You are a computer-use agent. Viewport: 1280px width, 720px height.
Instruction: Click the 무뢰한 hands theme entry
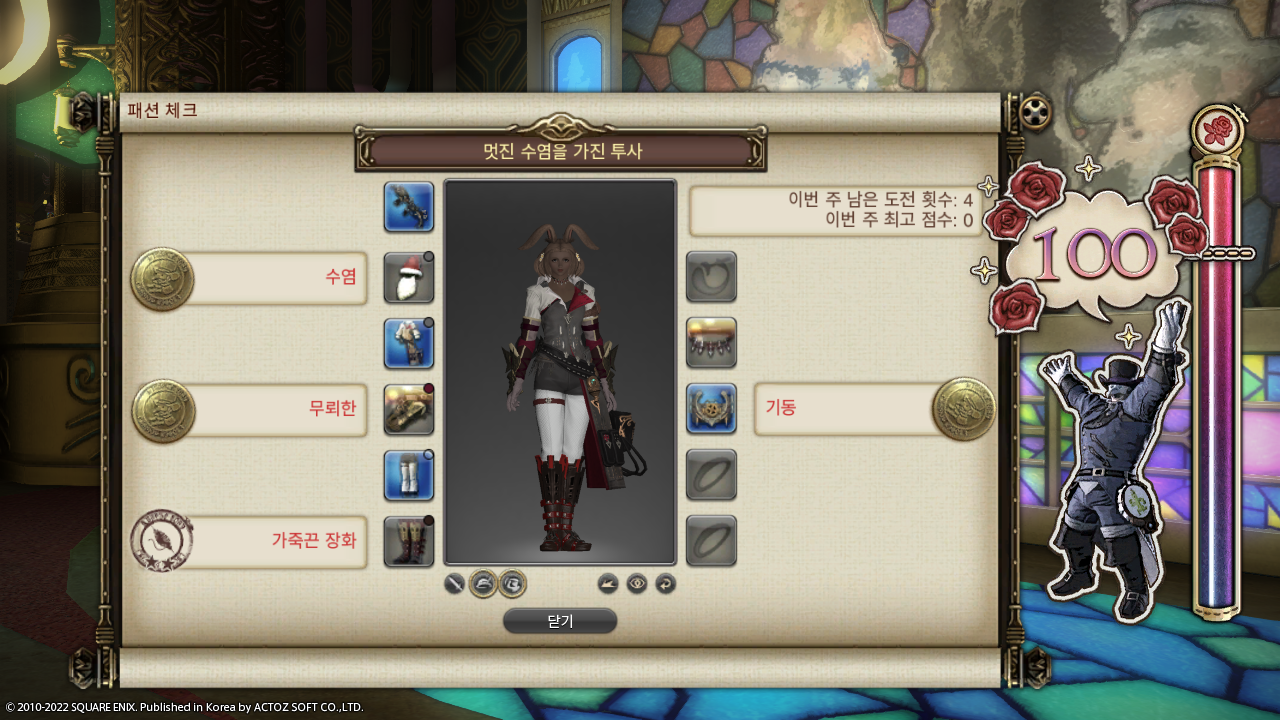click(x=275, y=409)
